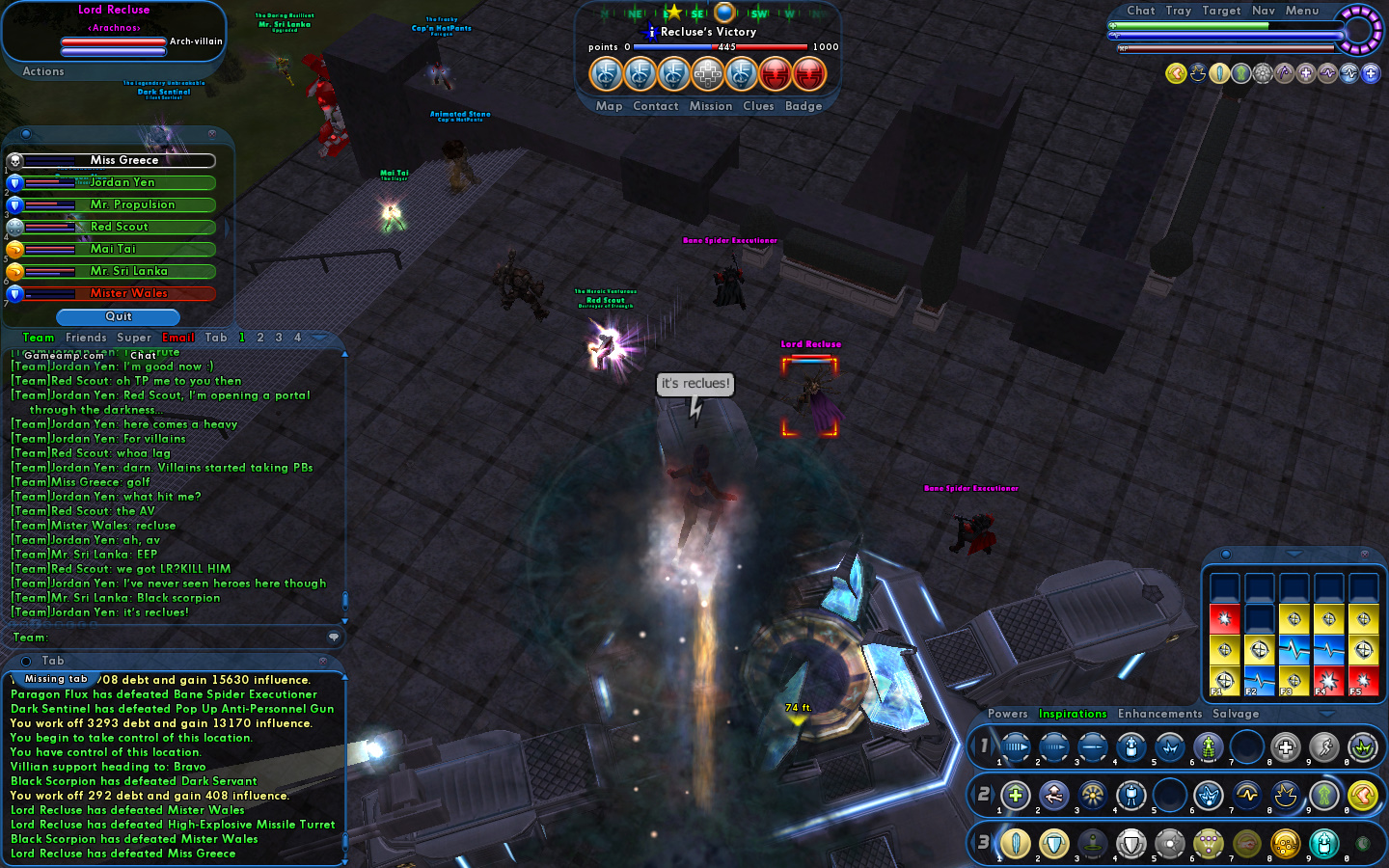
Task: Show the Mission window
Action: pyautogui.click(x=711, y=106)
